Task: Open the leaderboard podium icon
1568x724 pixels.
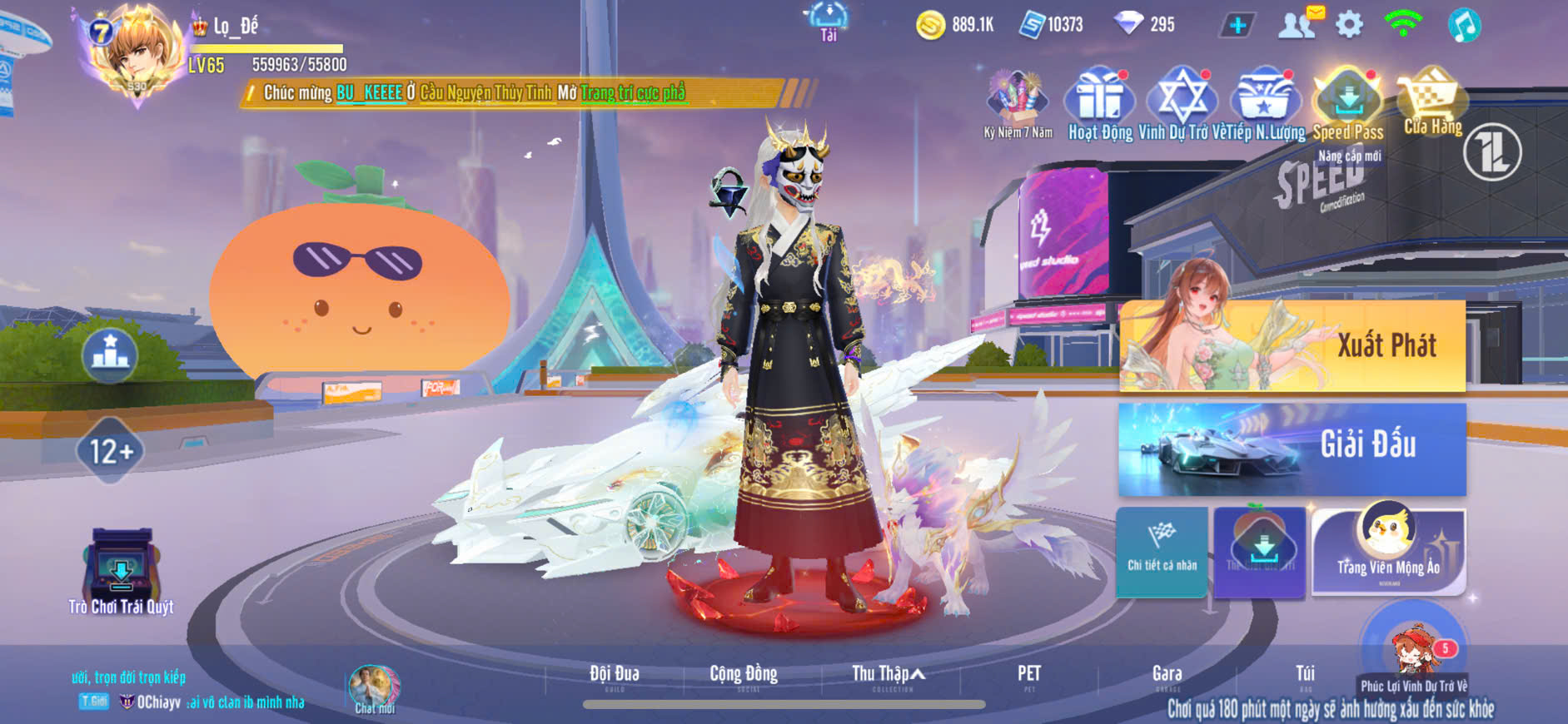Action: point(110,355)
